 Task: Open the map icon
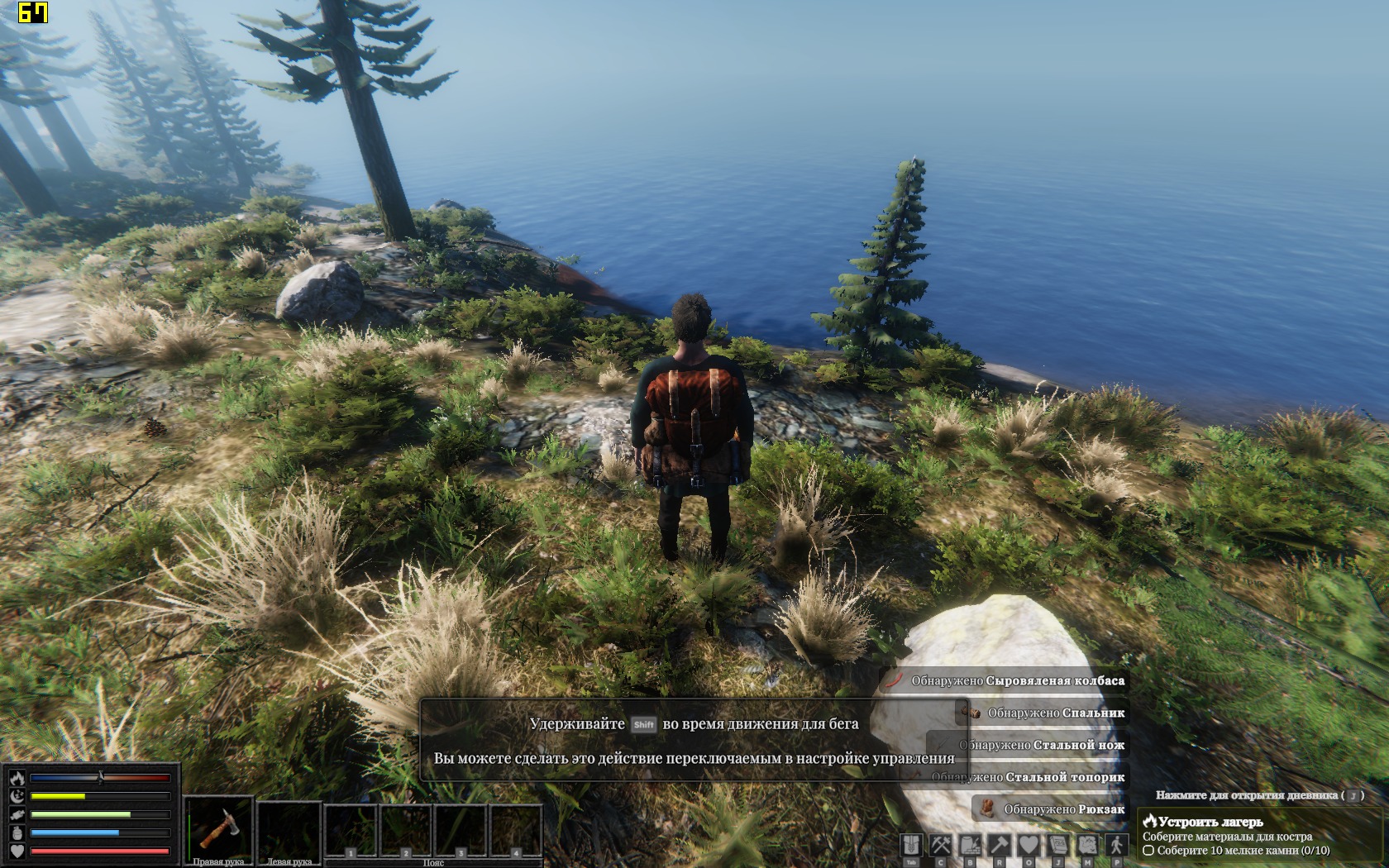[1087, 845]
